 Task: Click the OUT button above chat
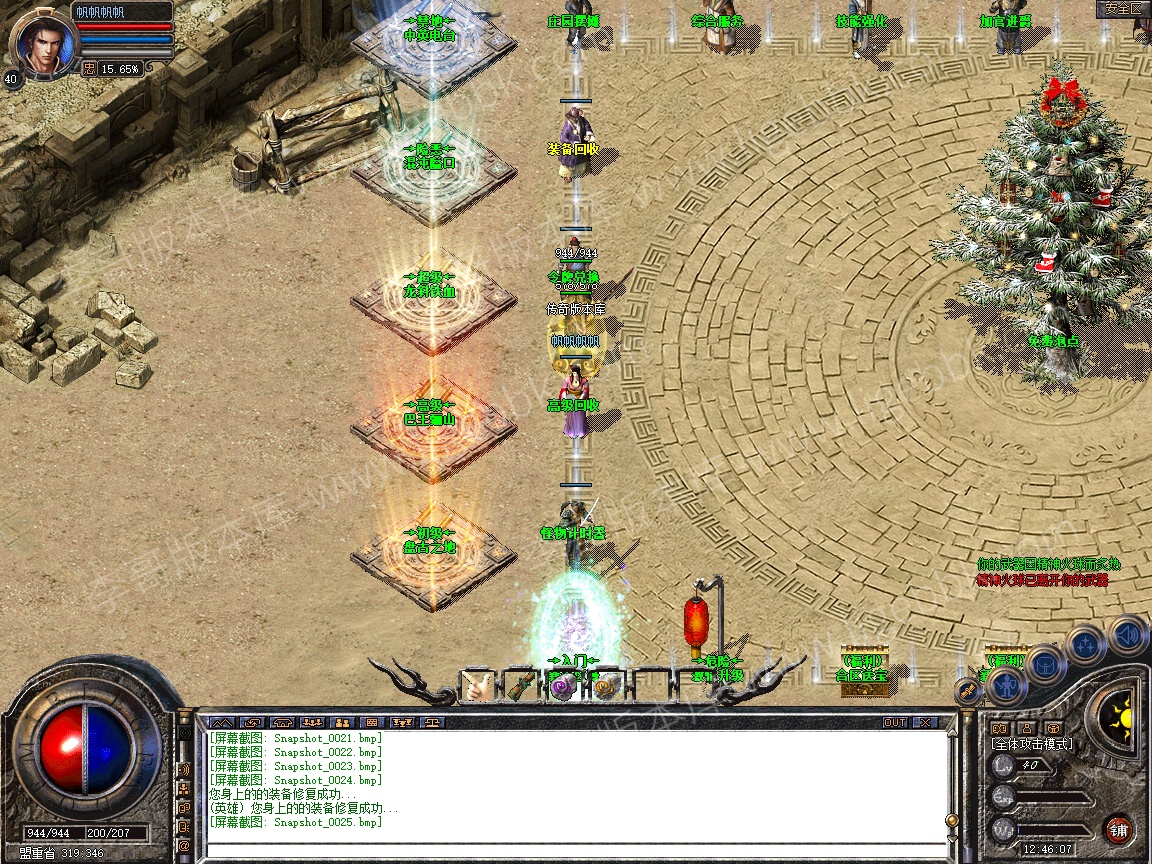(895, 722)
